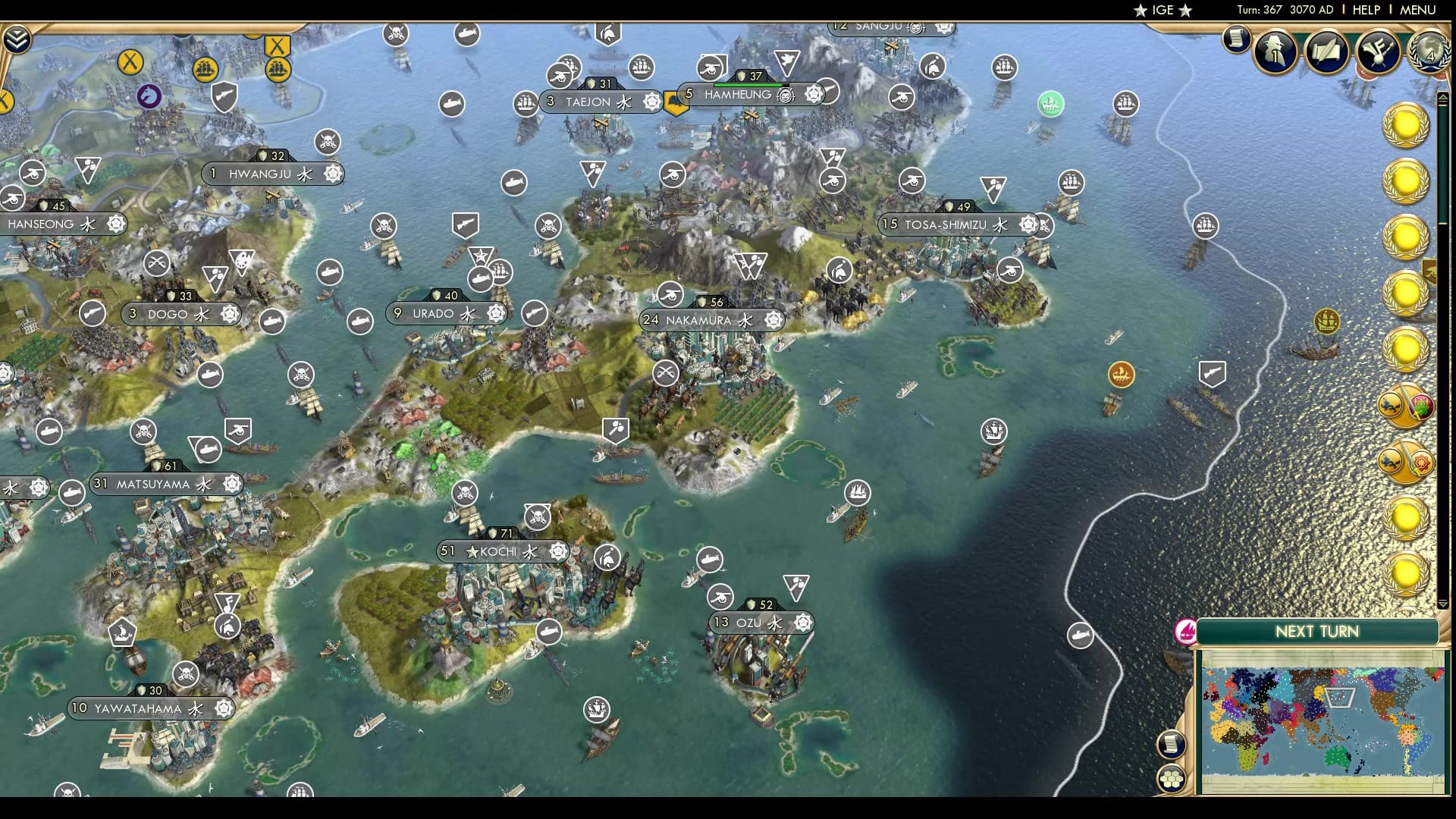Click the production gear icon on Kochi's banner
The width and height of the screenshot is (1456, 819).
point(557,551)
